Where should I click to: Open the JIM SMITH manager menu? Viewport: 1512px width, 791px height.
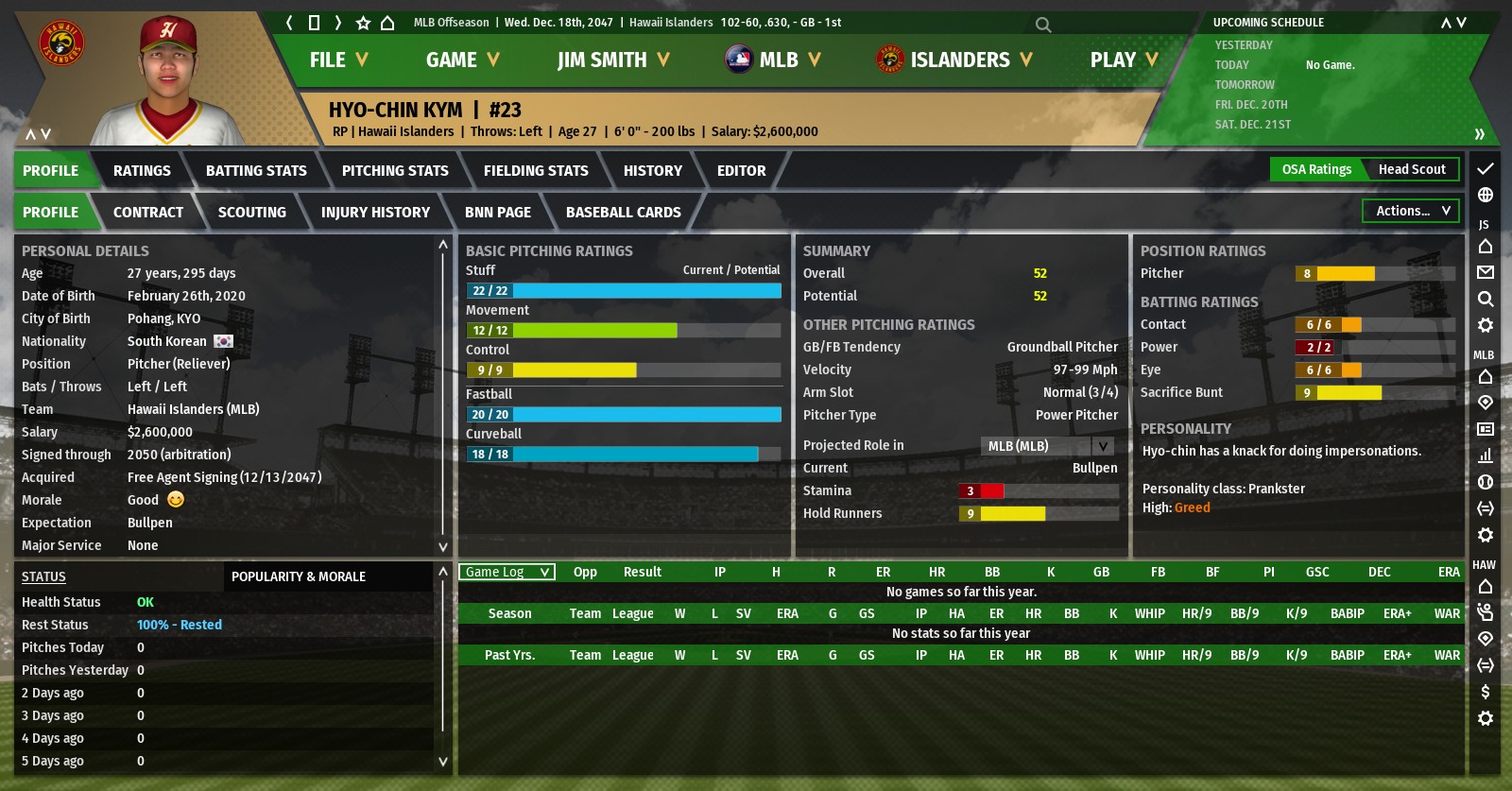pyautogui.click(x=612, y=60)
